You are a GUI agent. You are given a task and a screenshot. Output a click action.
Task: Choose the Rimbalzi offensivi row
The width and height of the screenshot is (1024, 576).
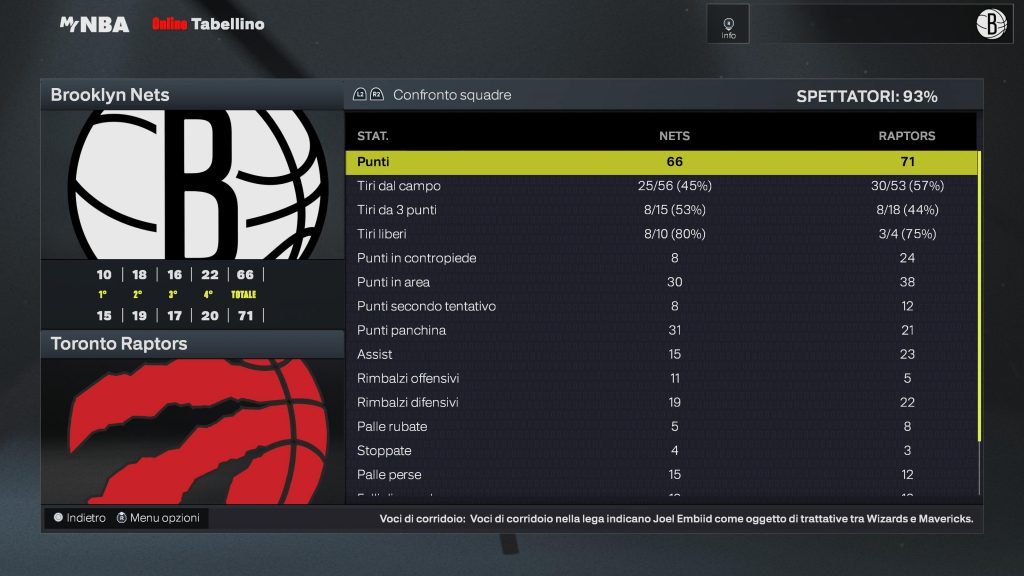point(661,378)
